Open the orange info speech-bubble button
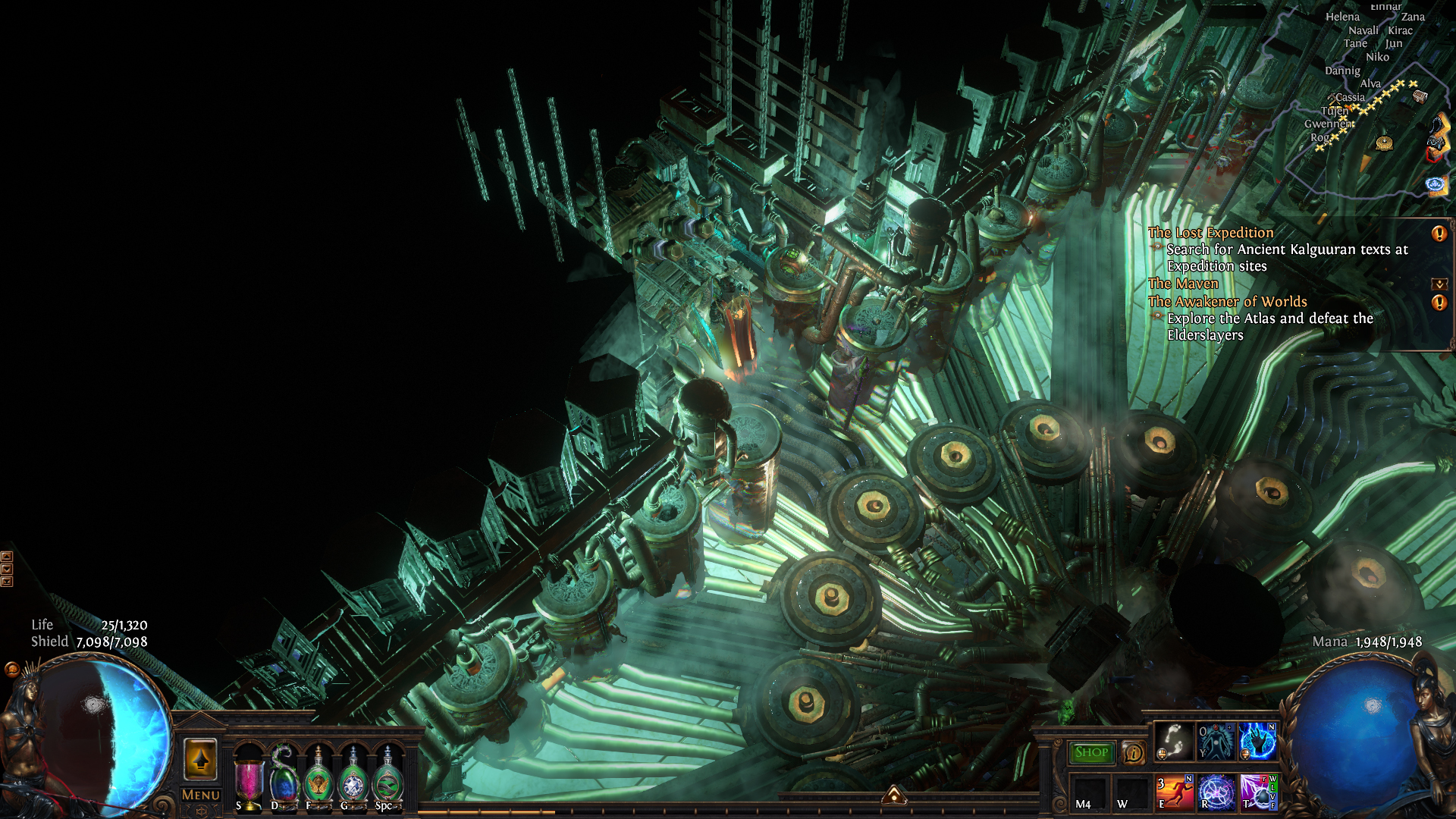 point(1134,752)
